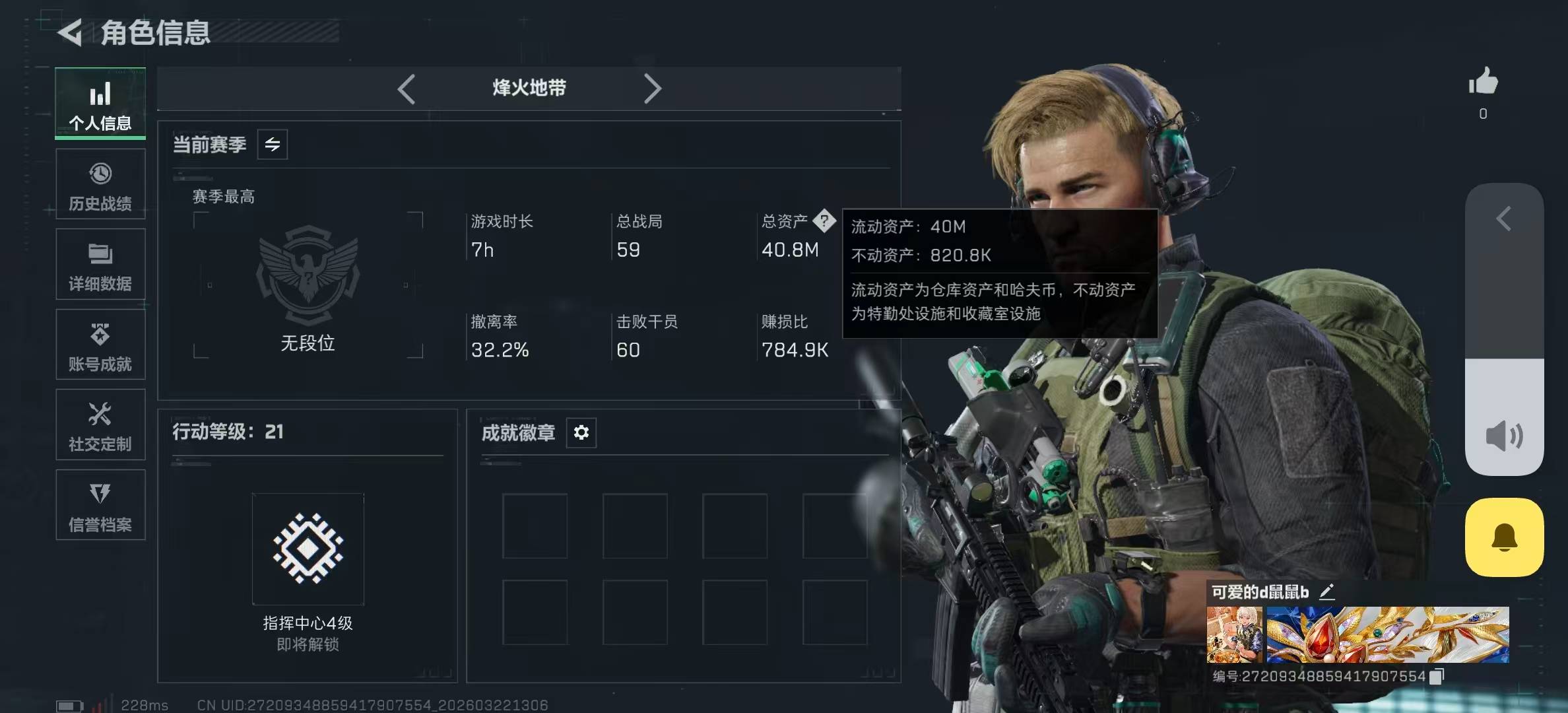Show the 社交定制 tab
This screenshot has width=1568, height=713.
tap(100, 425)
